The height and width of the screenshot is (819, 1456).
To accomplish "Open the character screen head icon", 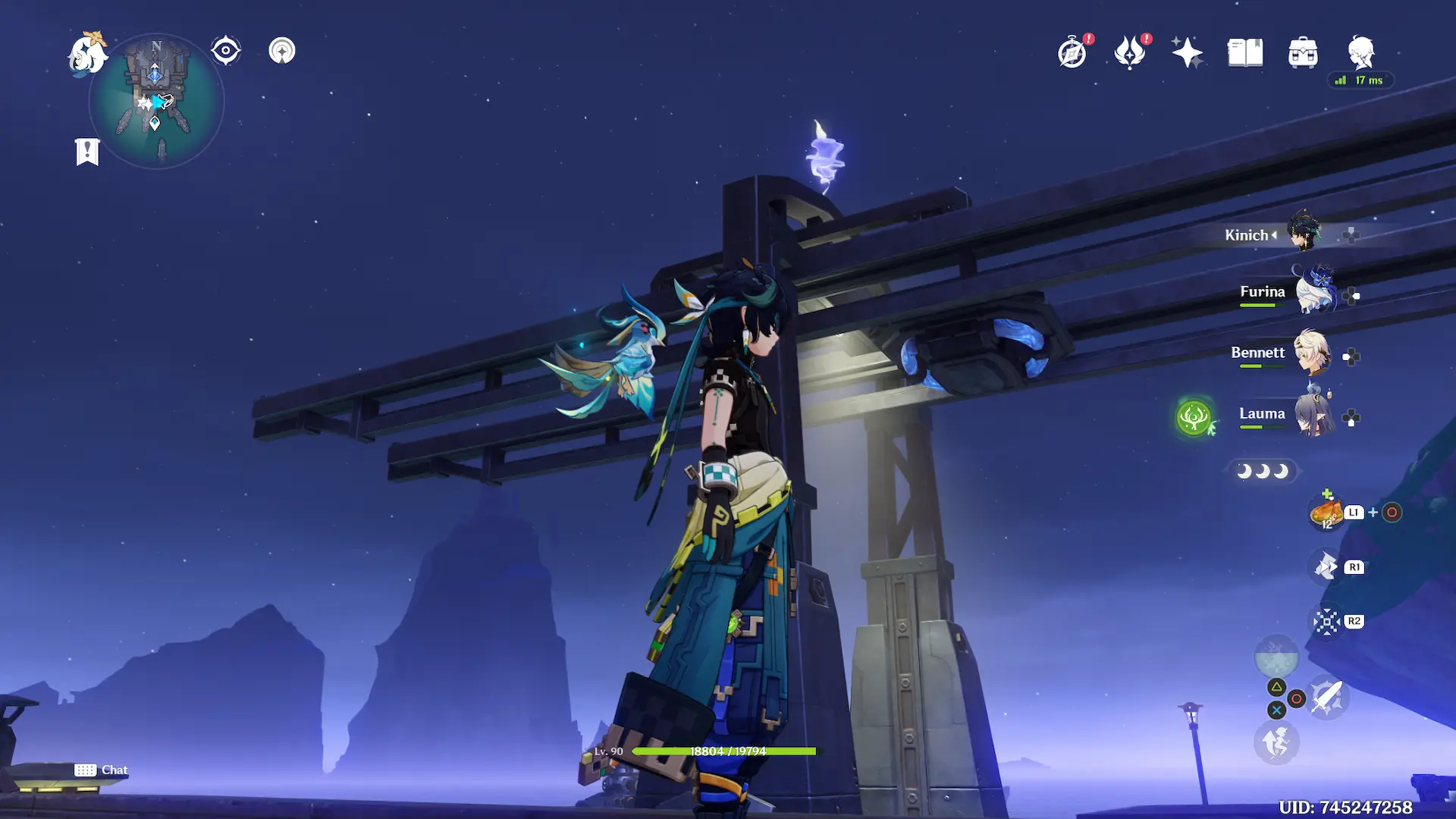I will (1361, 53).
